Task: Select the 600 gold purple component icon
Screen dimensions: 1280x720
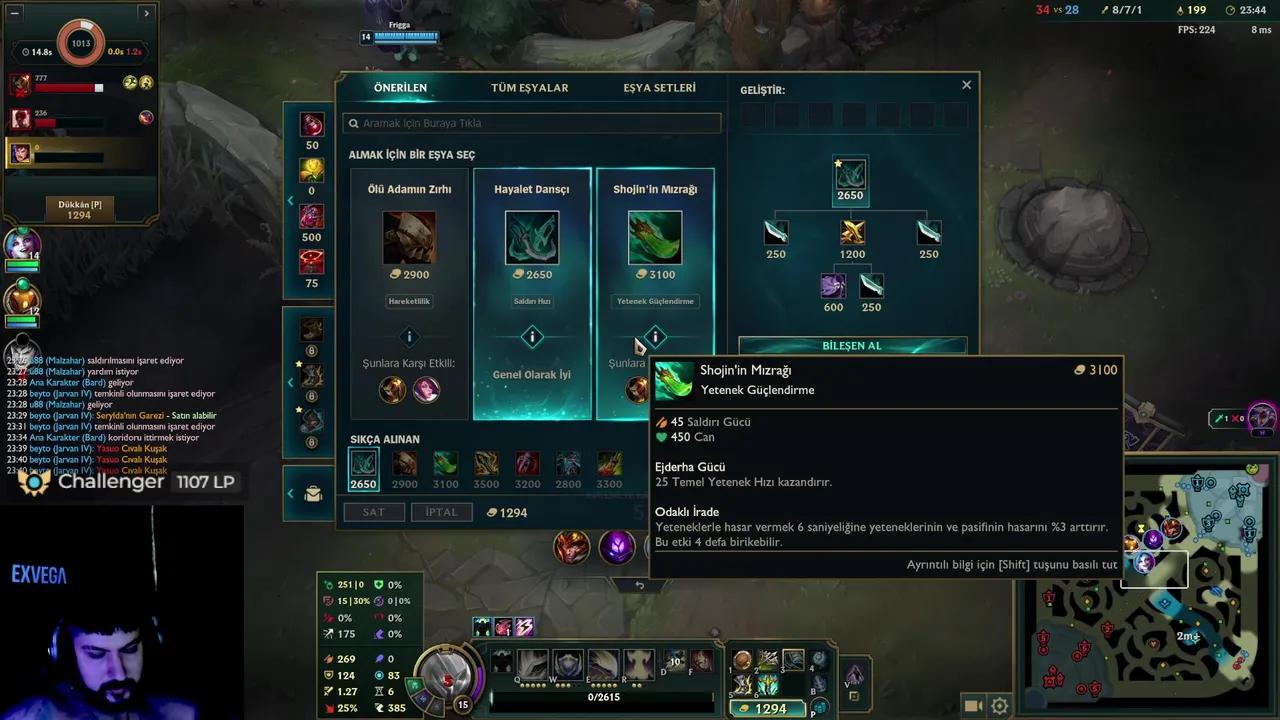Action: (x=833, y=287)
